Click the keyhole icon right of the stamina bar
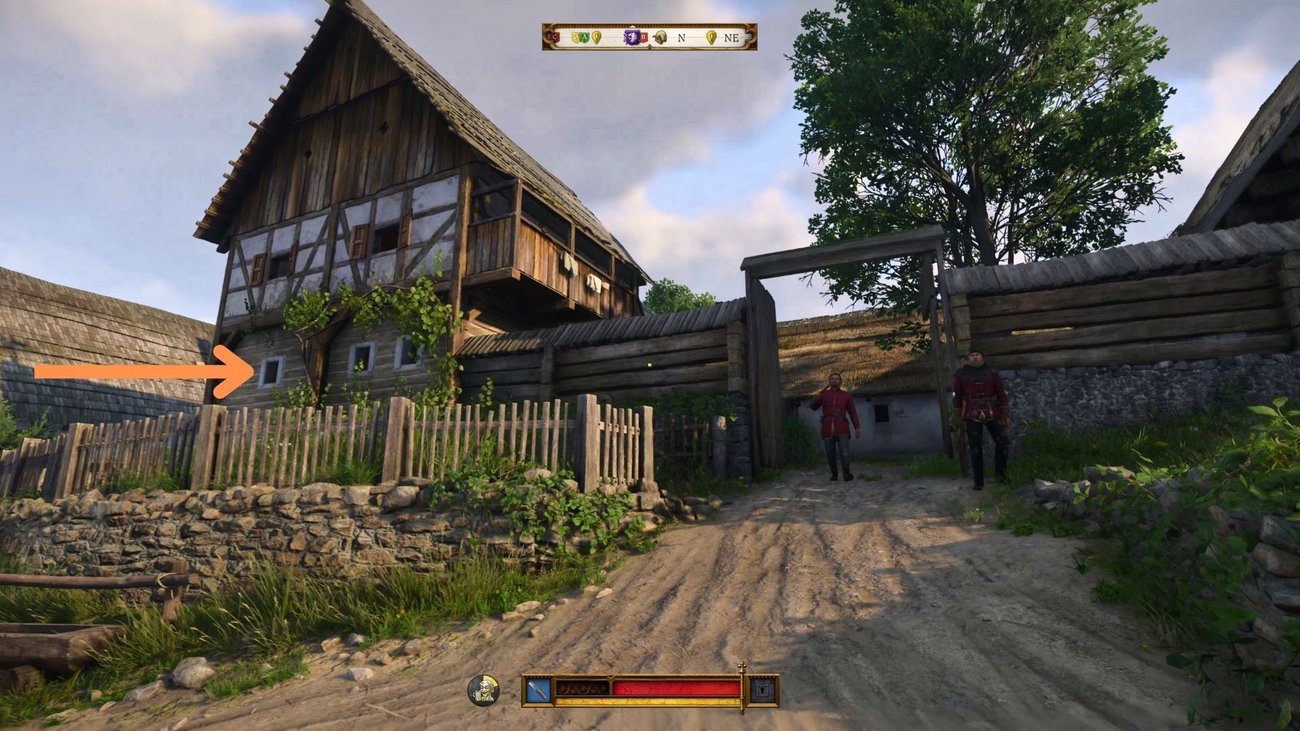 click(x=760, y=688)
